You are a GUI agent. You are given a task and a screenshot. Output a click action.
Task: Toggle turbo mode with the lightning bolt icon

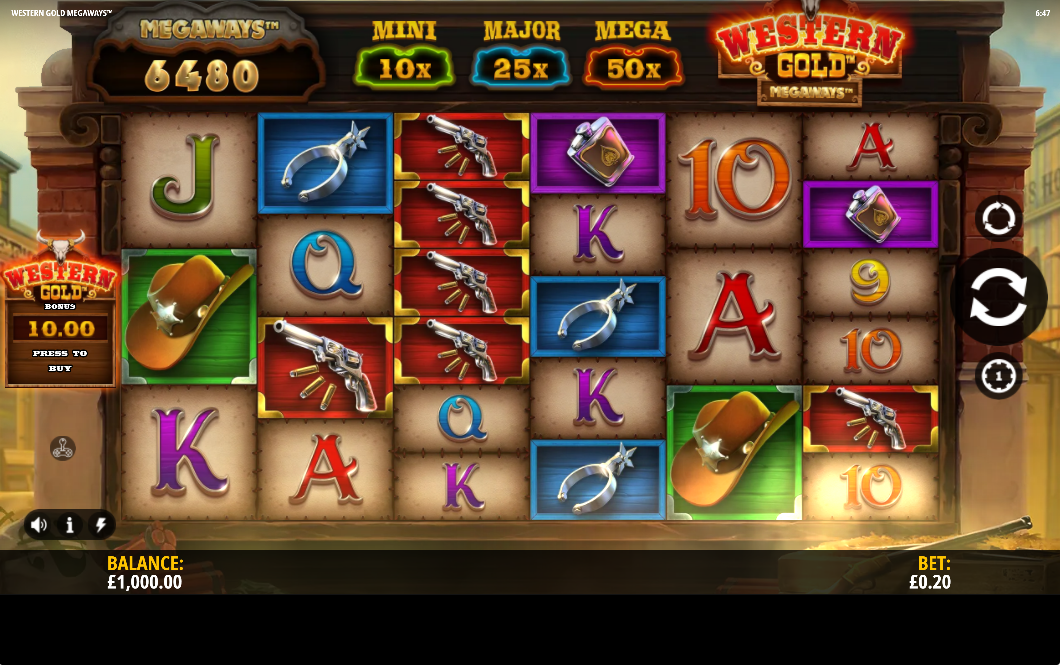coord(101,524)
